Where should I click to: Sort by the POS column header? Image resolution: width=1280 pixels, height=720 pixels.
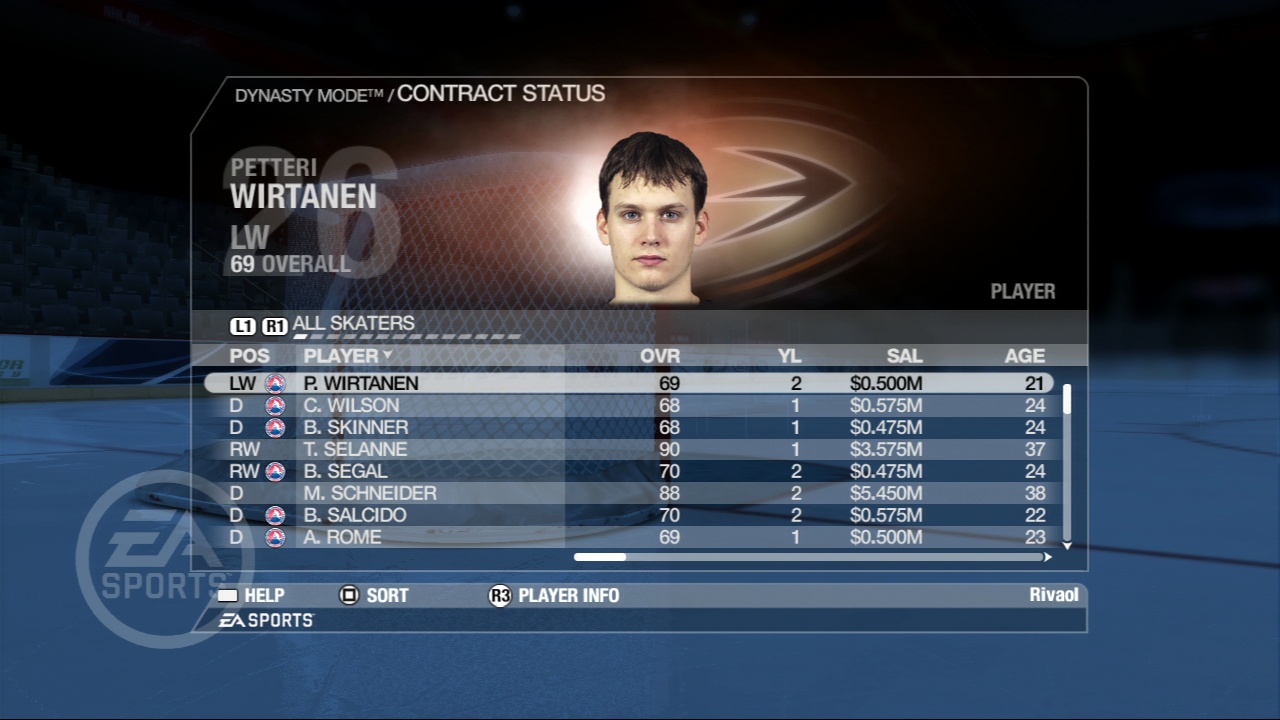249,355
